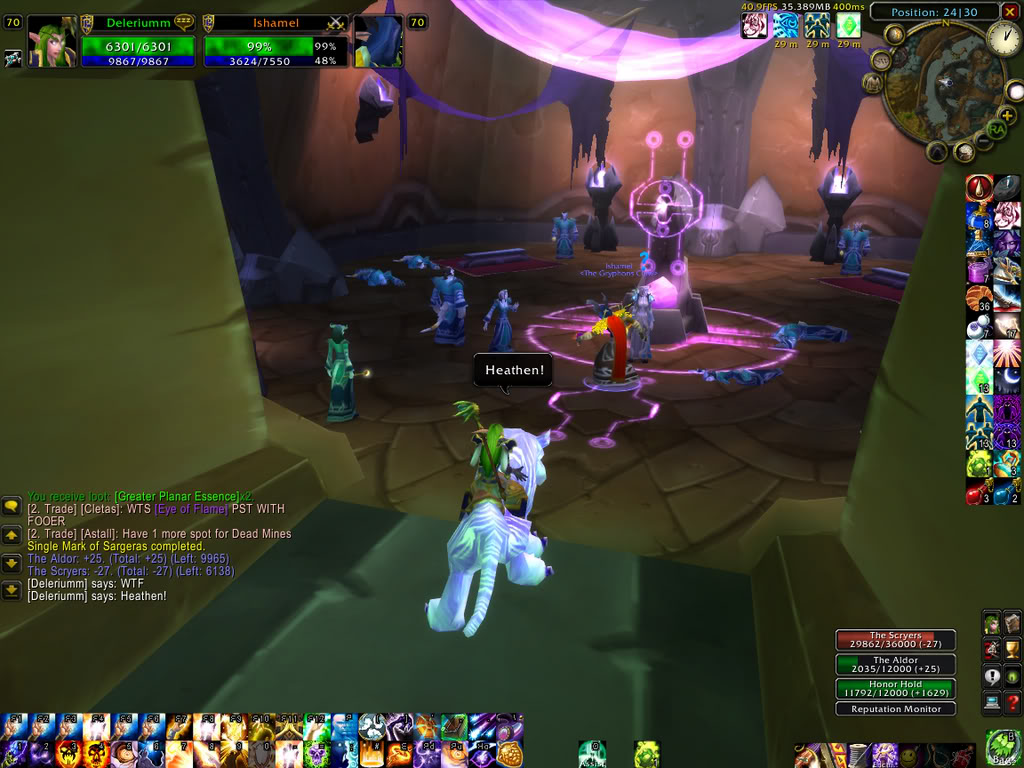Click the green gem buff icon

point(849,25)
